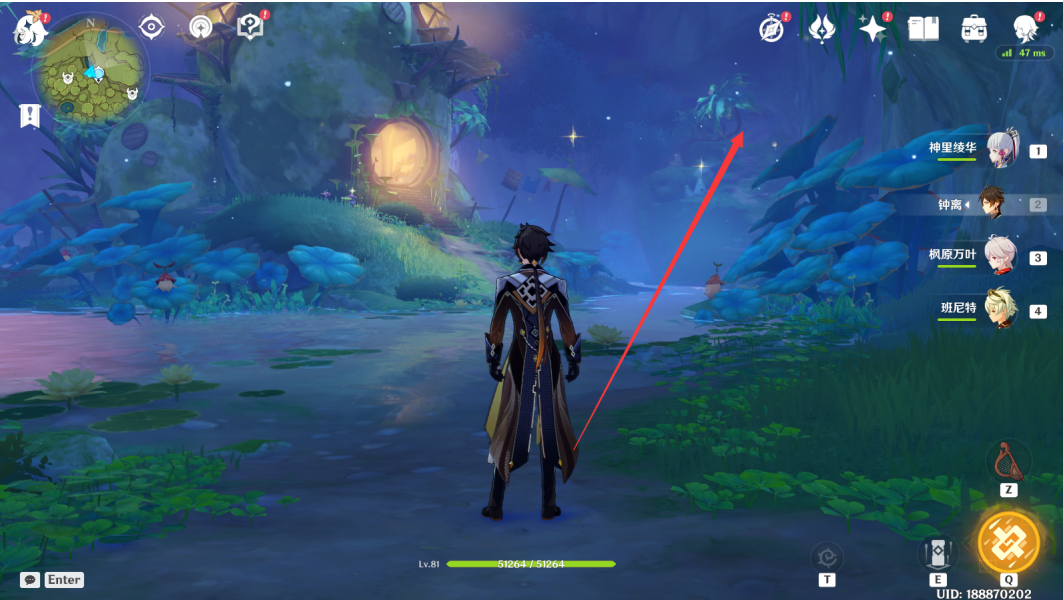This screenshot has width=1063, height=600.
Task: Open the character screen icon
Action: click(x=1024, y=27)
